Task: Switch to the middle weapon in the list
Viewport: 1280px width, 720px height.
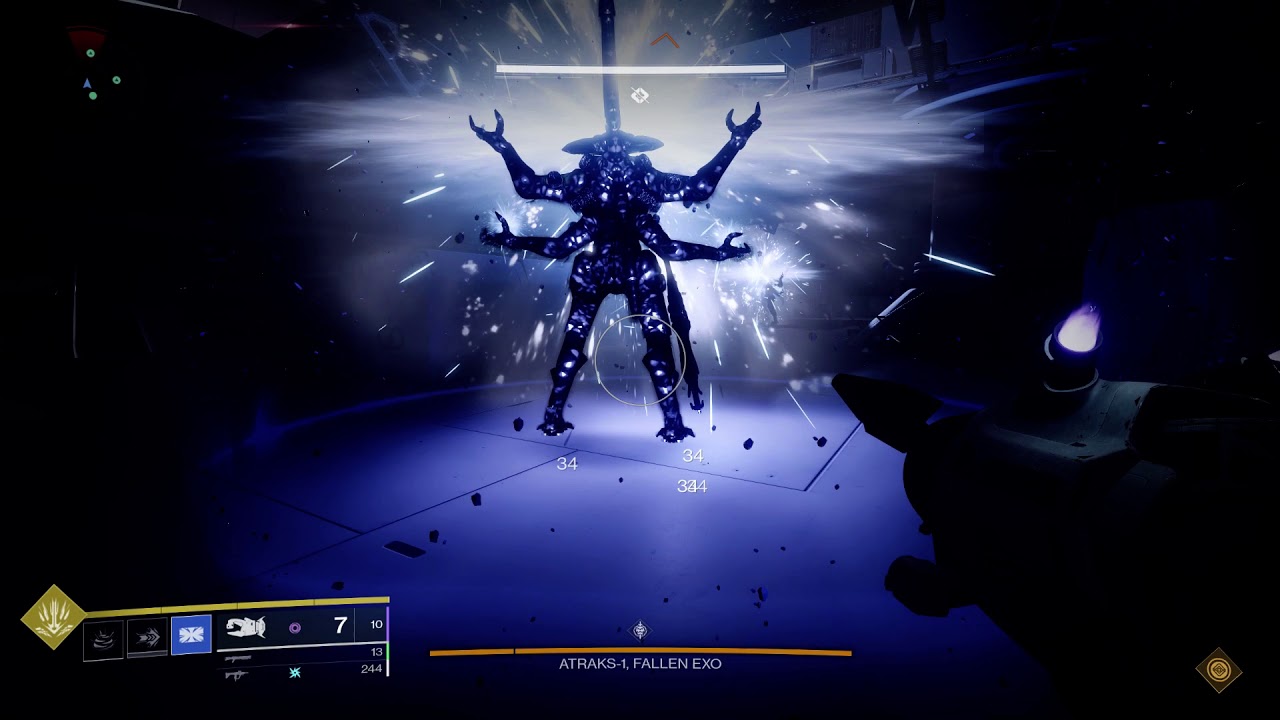Action: pyautogui.click(x=238, y=659)
